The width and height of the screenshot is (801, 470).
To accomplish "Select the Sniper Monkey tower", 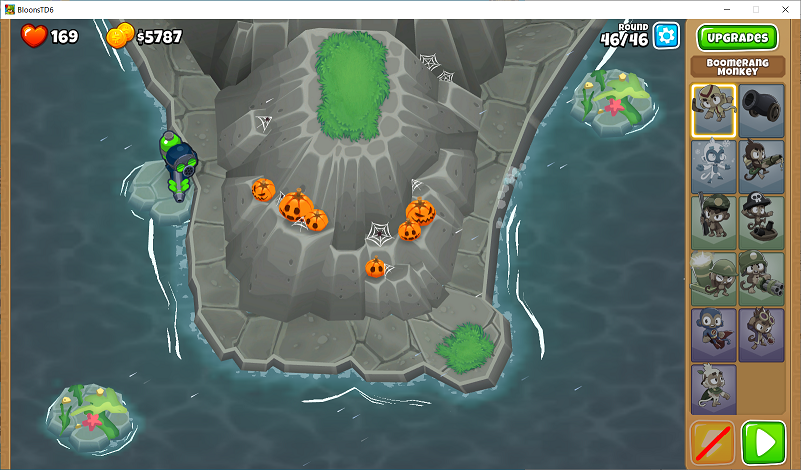I will tap(713, 222).
